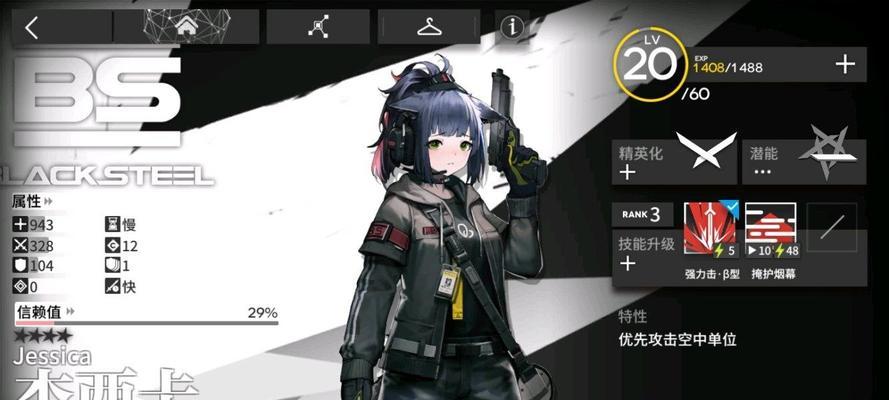Go back with the arrow button
Screen dimensions: 889x400
tap(31, 27)
